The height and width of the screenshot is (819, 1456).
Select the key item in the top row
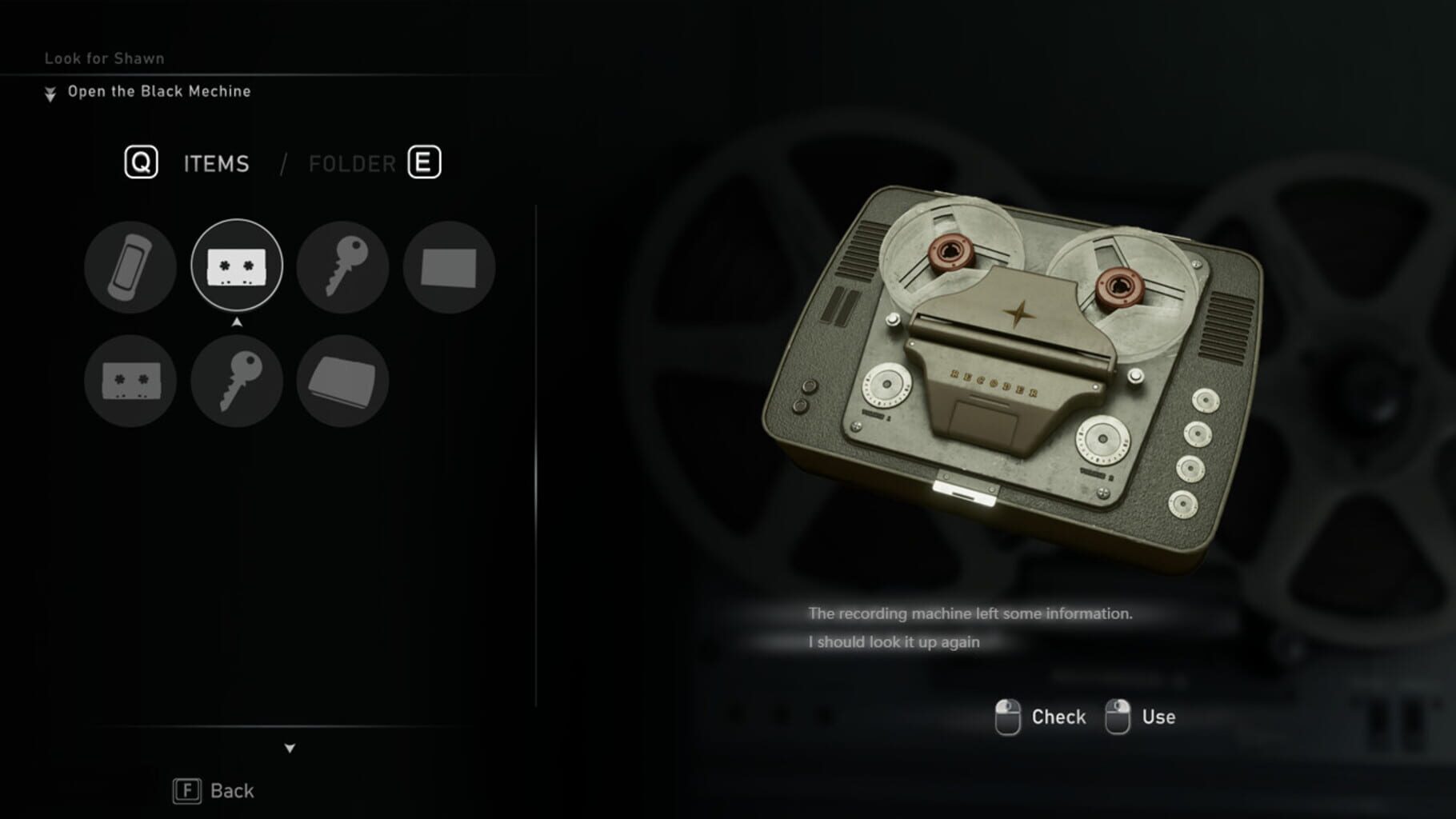(342, 267)
